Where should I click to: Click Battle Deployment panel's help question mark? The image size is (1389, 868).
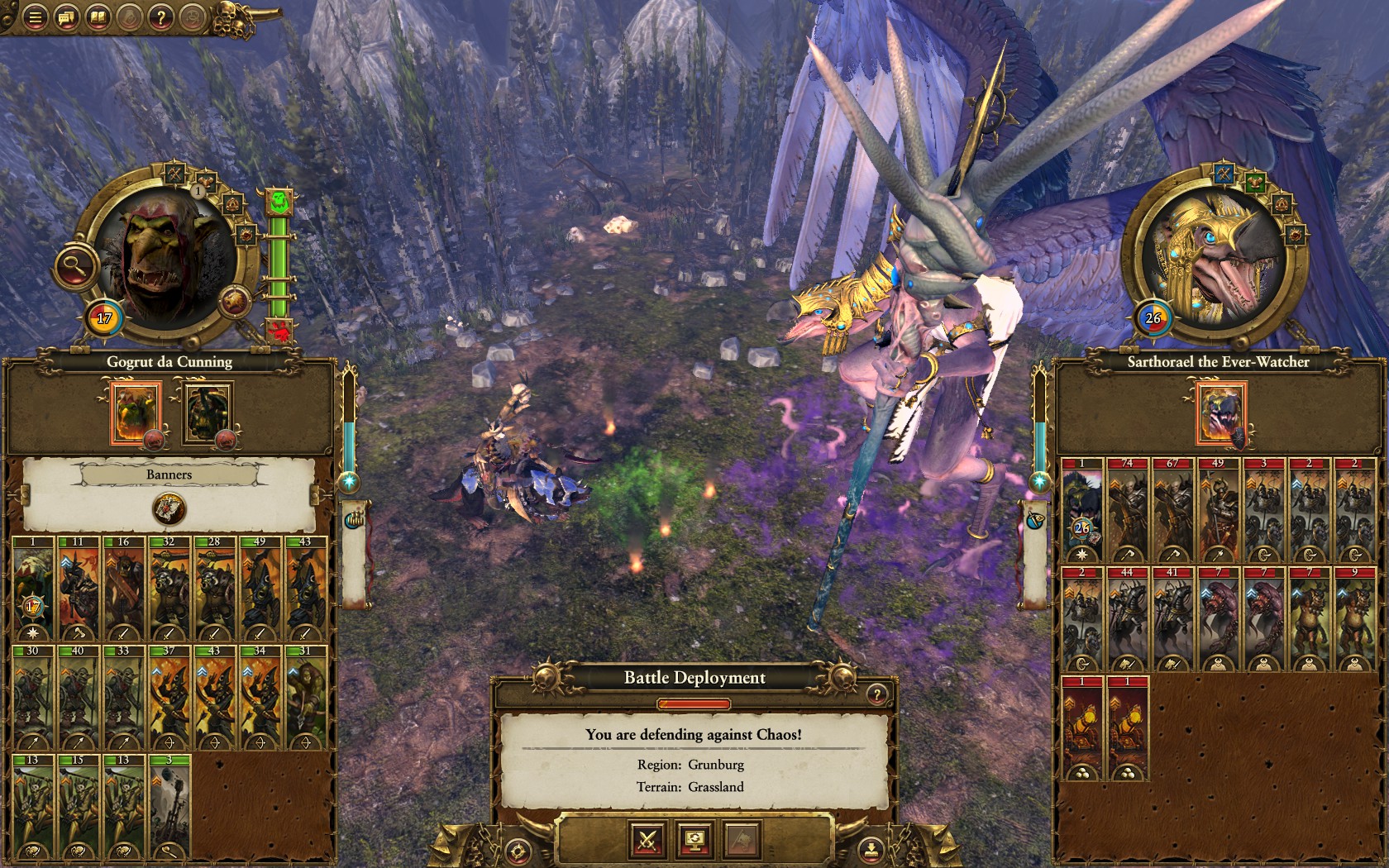(x=876, y=695)
